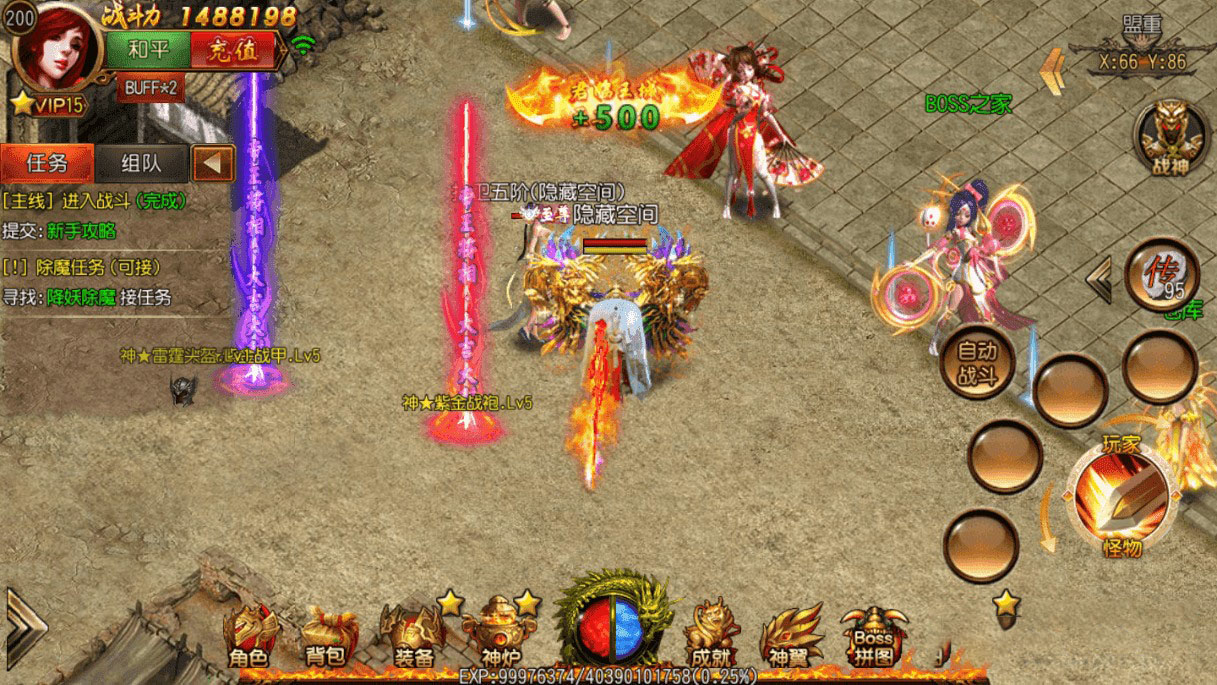The height and width of the screenshot is (685, 1217).
Task: Open the BUFF*2 status indicator
Action: [x=151, y=88]
